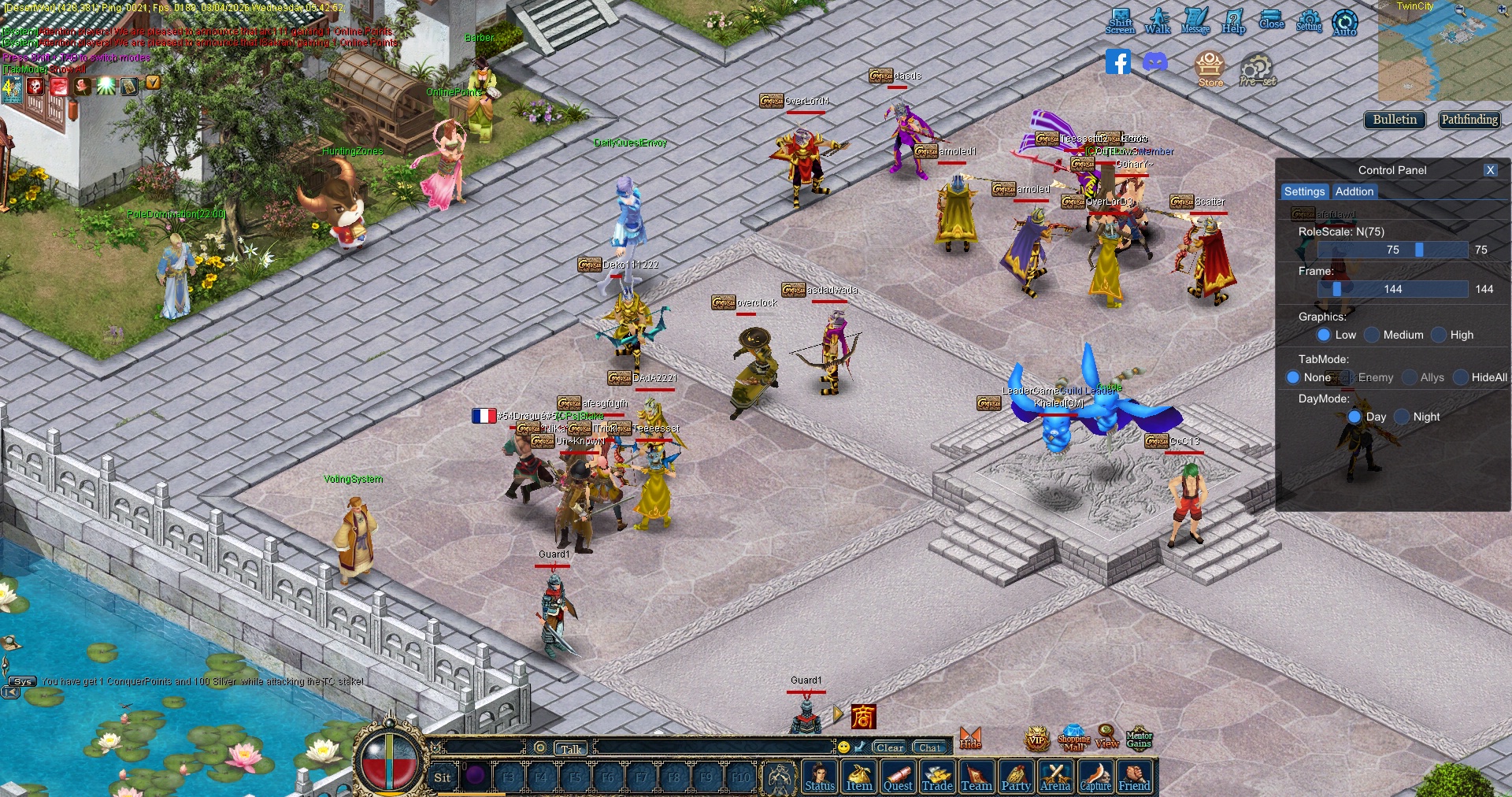Clear the chat with Clear button
This screenshot has width=1512, height=797.
tap(890, 747)
